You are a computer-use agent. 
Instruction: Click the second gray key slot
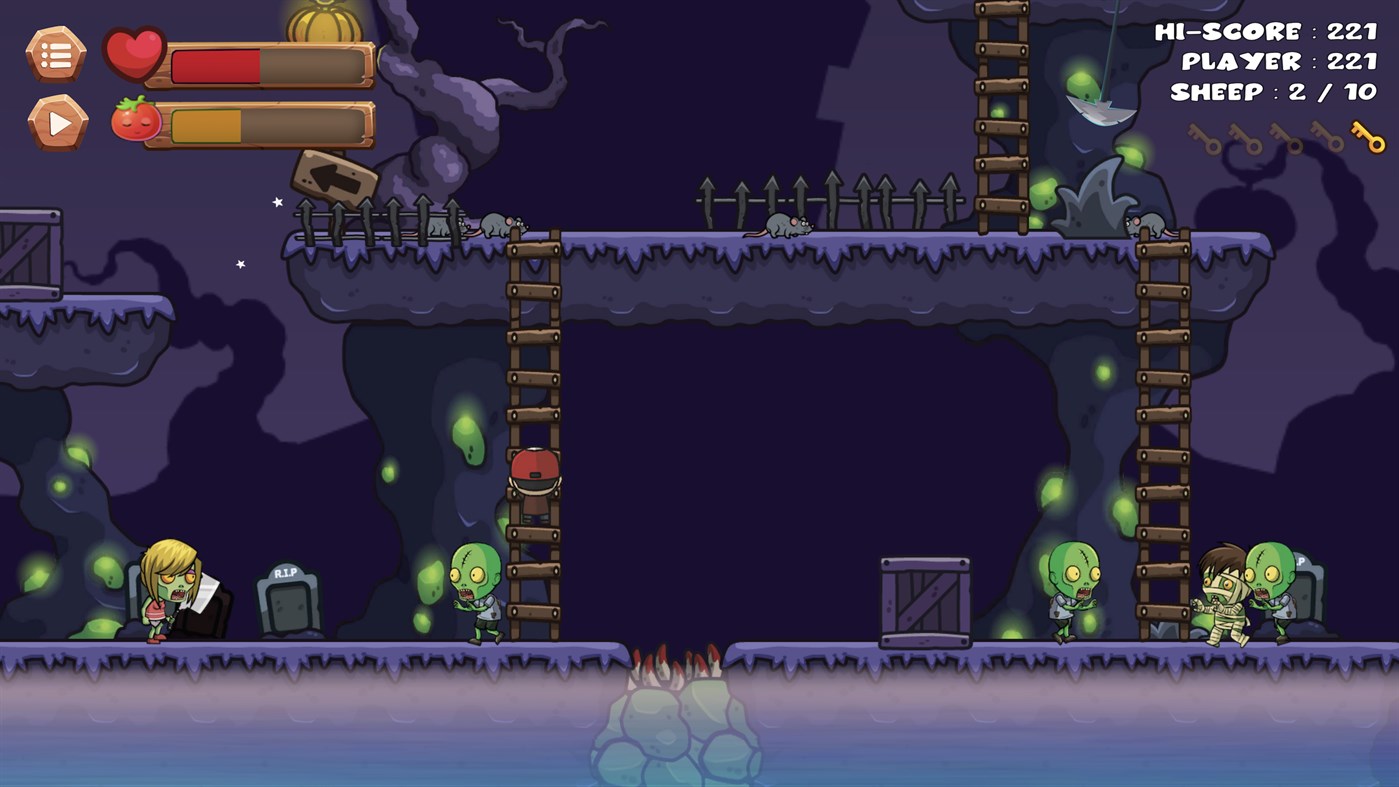coord(1243,135)
